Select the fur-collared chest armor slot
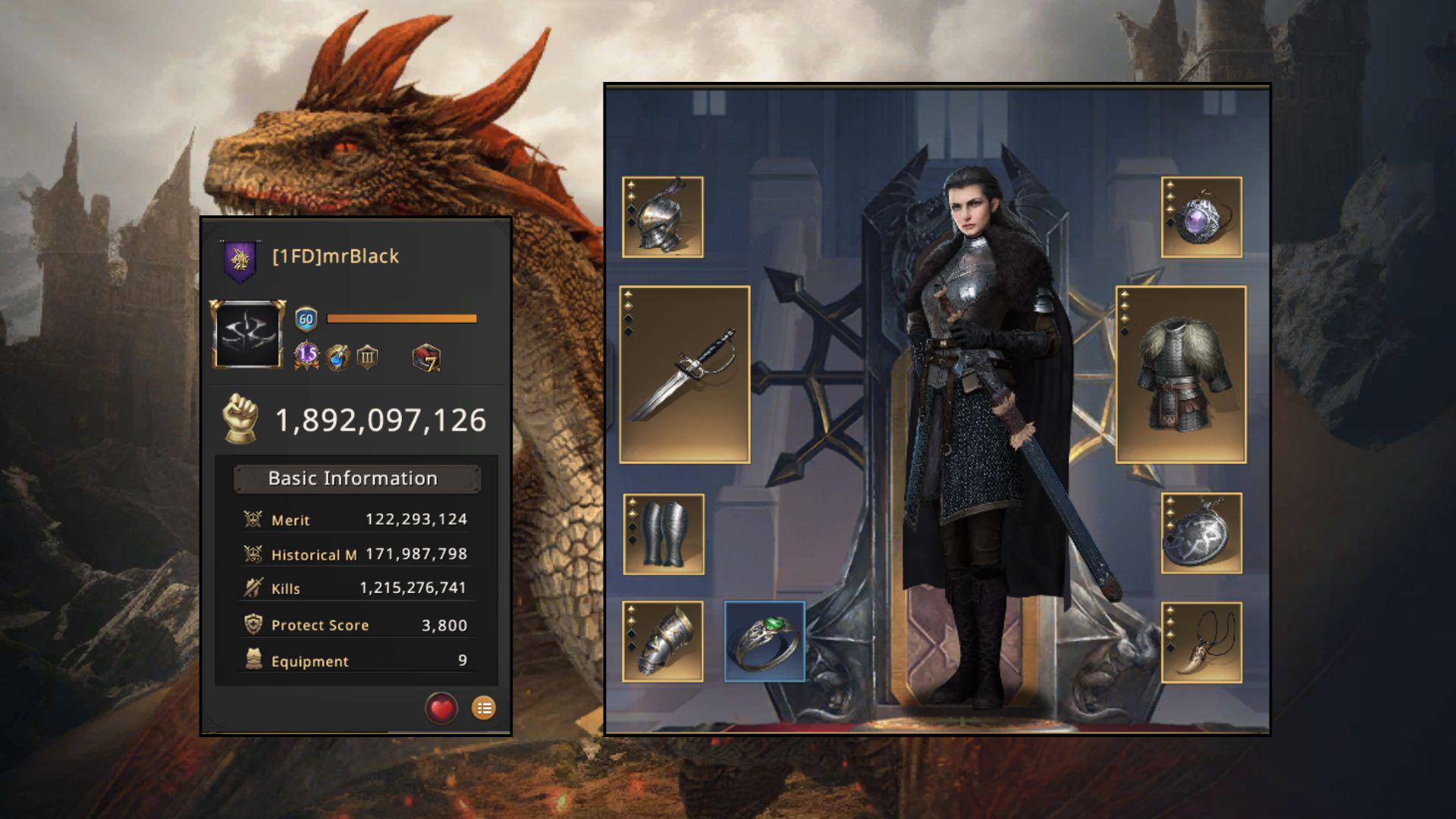Viewport: 1456px width, 819px height. tap(1181, 375)
